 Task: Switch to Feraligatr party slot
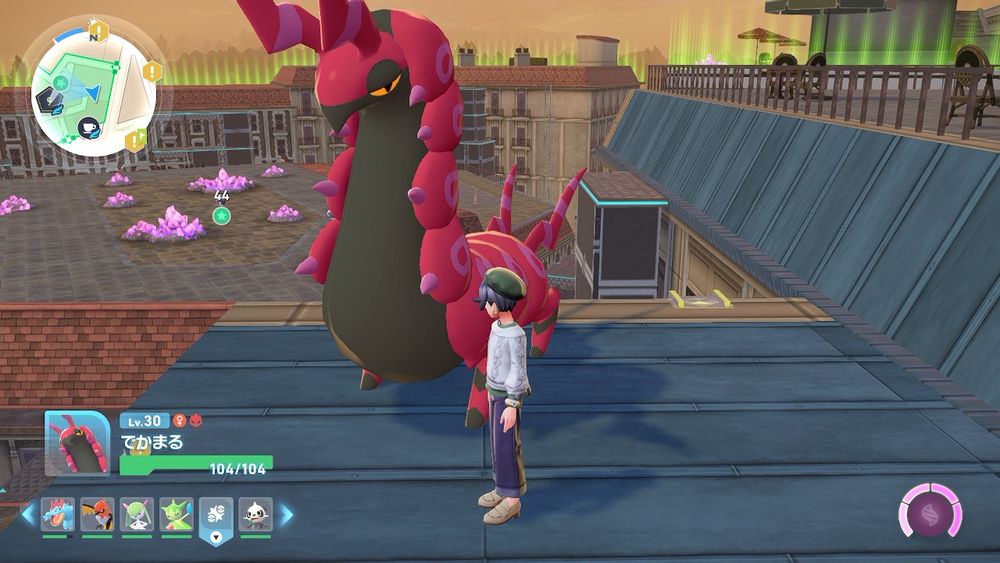pyautogui.click(x=56, y=515)
